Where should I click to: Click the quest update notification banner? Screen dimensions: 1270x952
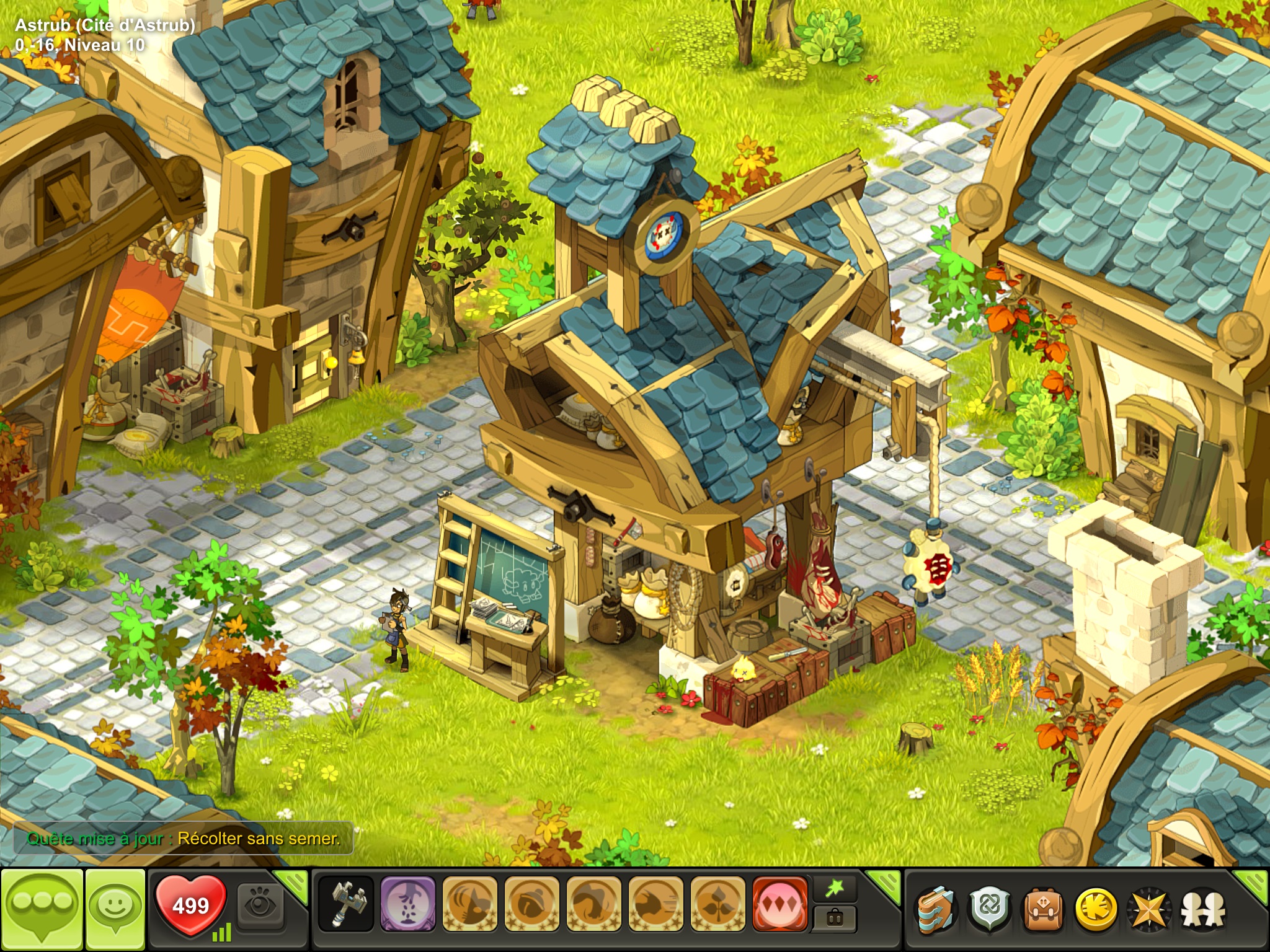pyautogui.click(x=184, y=839)
